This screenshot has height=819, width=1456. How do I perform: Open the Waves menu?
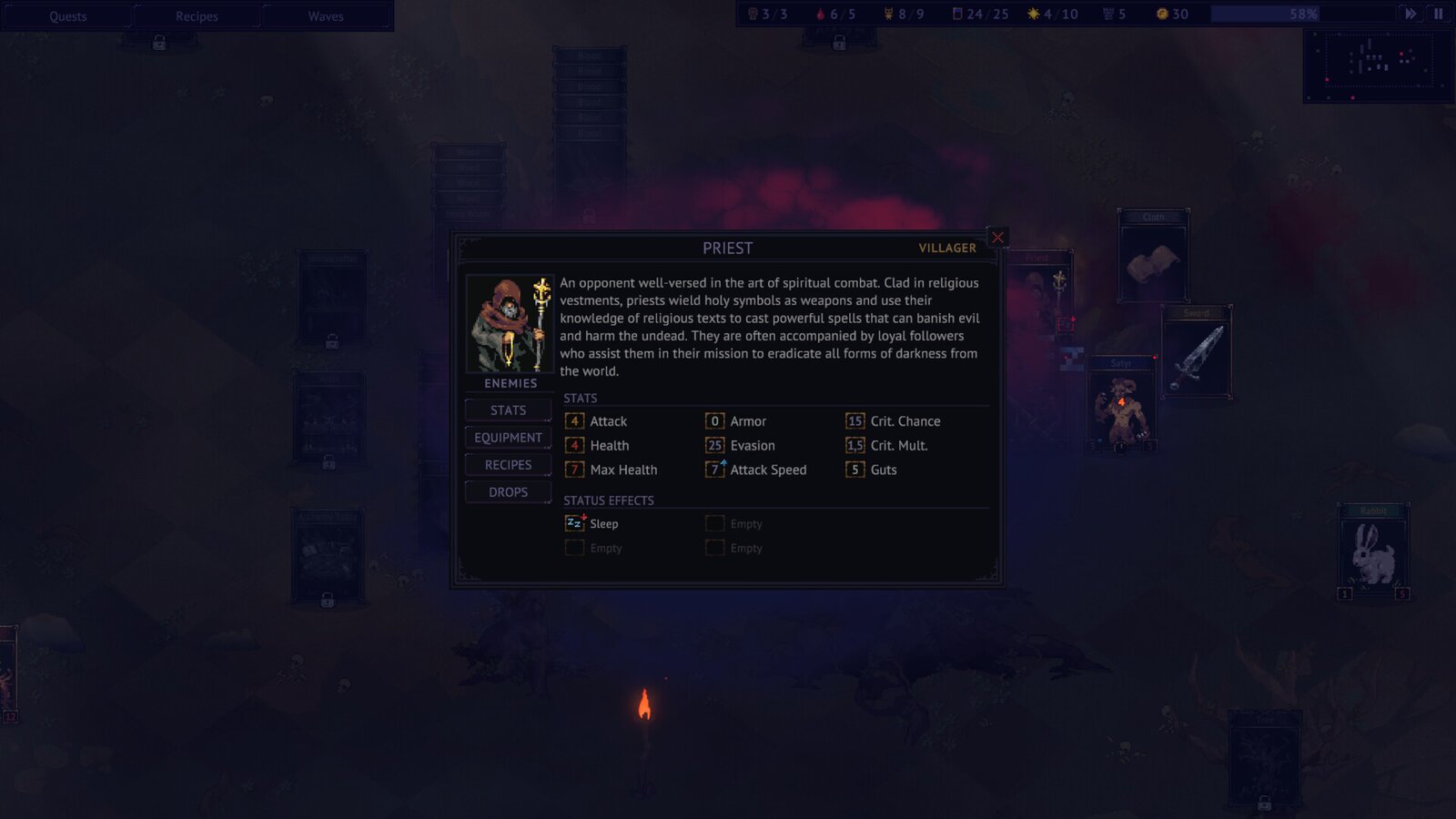click(x=326, y=16)
